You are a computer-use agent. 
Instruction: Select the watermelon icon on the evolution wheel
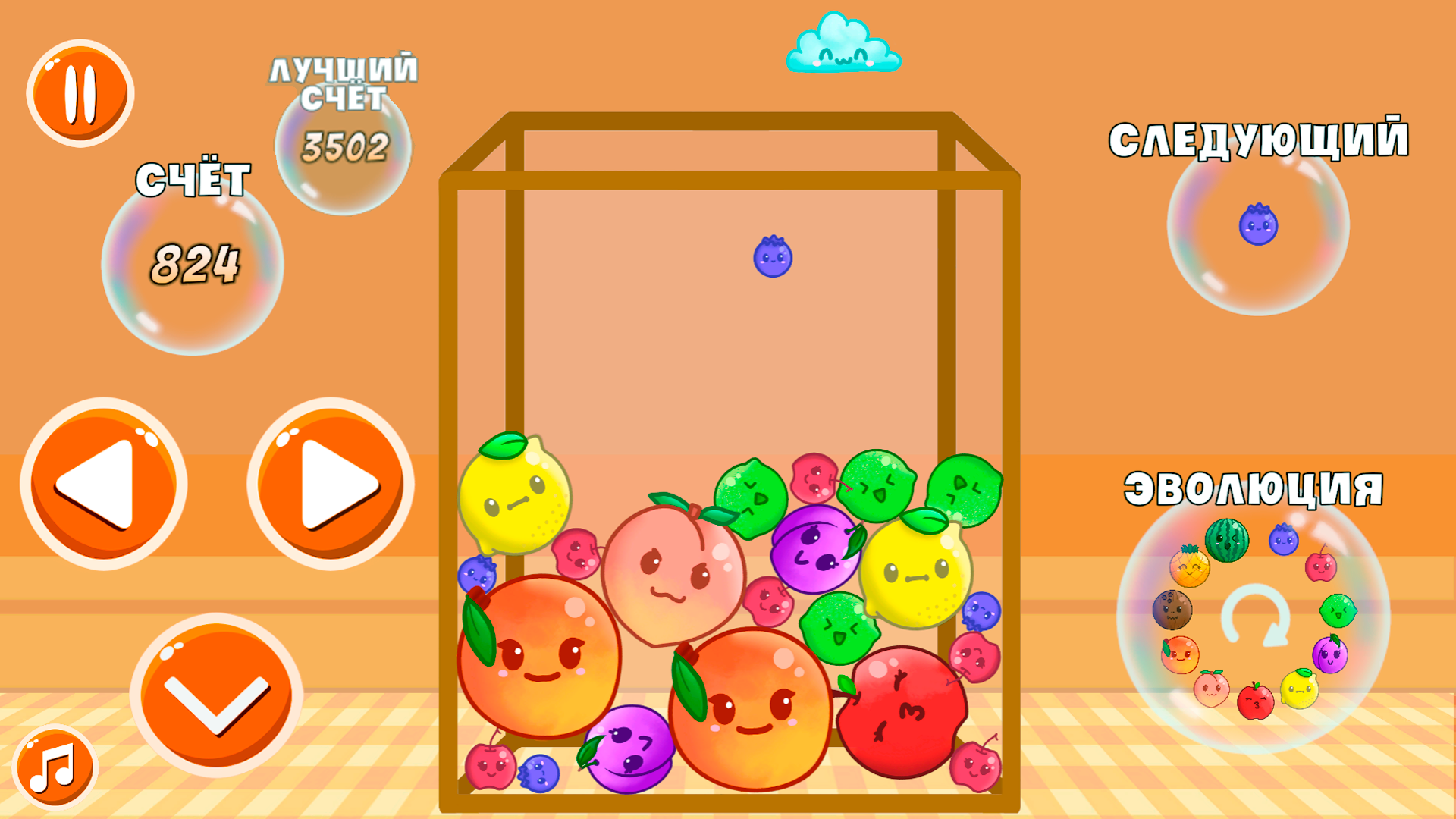1227,538
